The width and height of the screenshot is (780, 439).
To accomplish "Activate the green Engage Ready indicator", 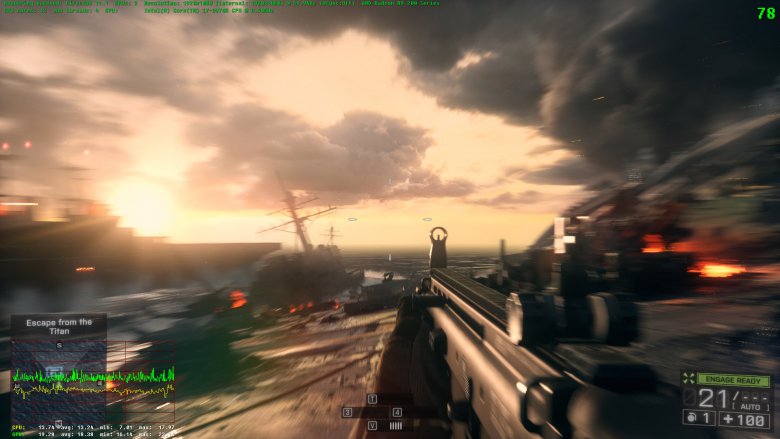I will [733, 380].
